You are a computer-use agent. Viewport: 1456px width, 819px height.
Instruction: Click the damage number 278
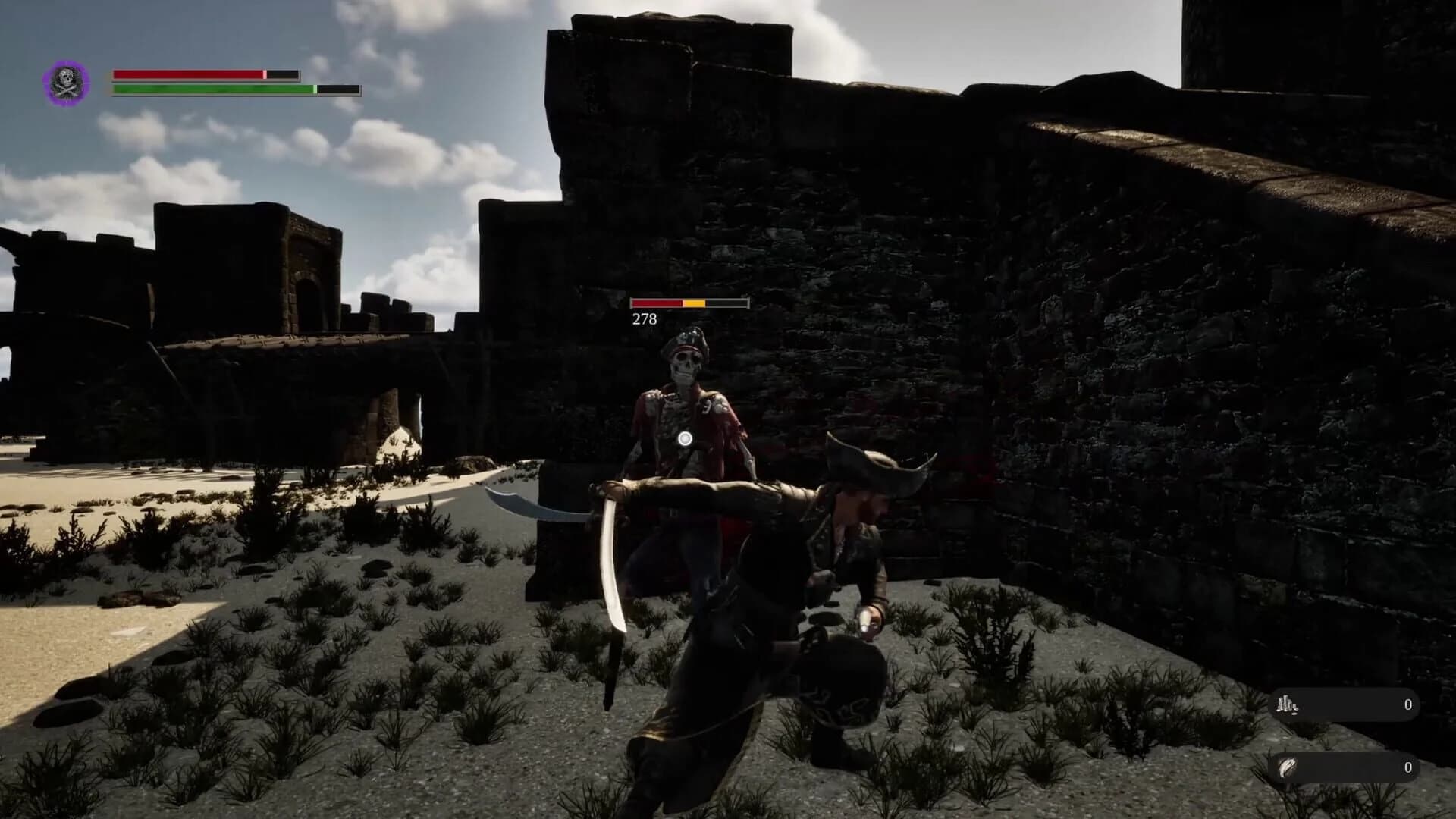click(643, 318)
